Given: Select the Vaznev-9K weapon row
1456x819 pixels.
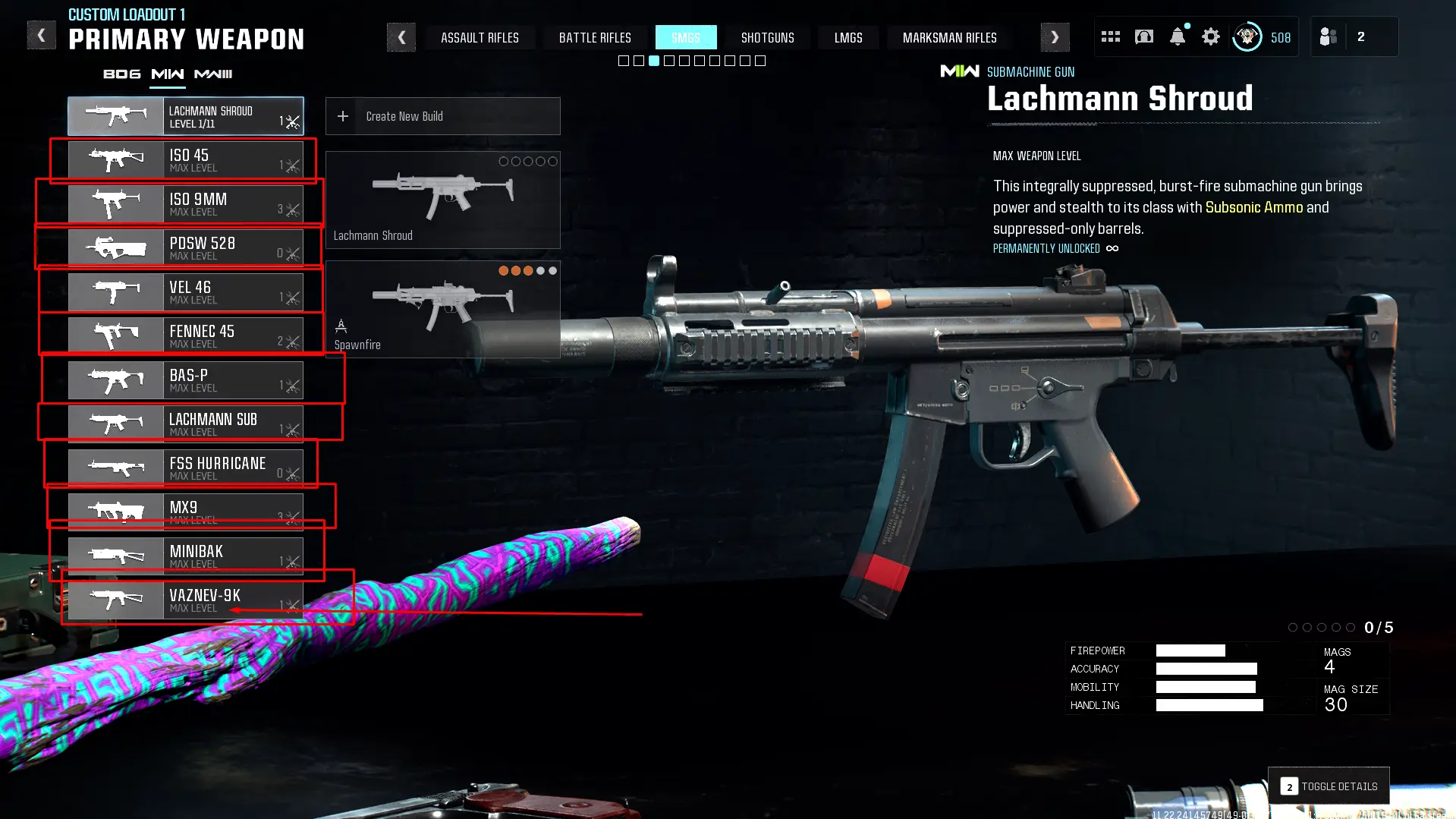Looking at the screenshot, I should click(185, 600).
